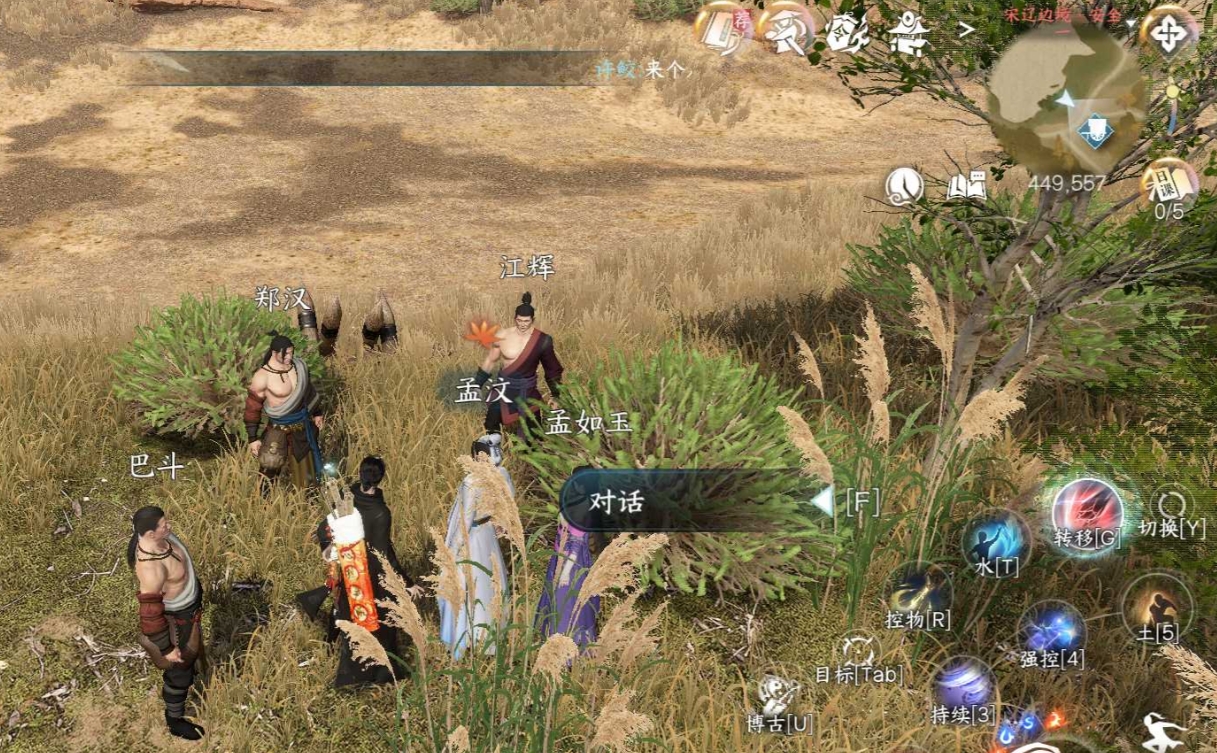Click the four-arrow icon beside the minimap
The width and height of the screenshot is (1217, 753).
tap(1168, 34)
